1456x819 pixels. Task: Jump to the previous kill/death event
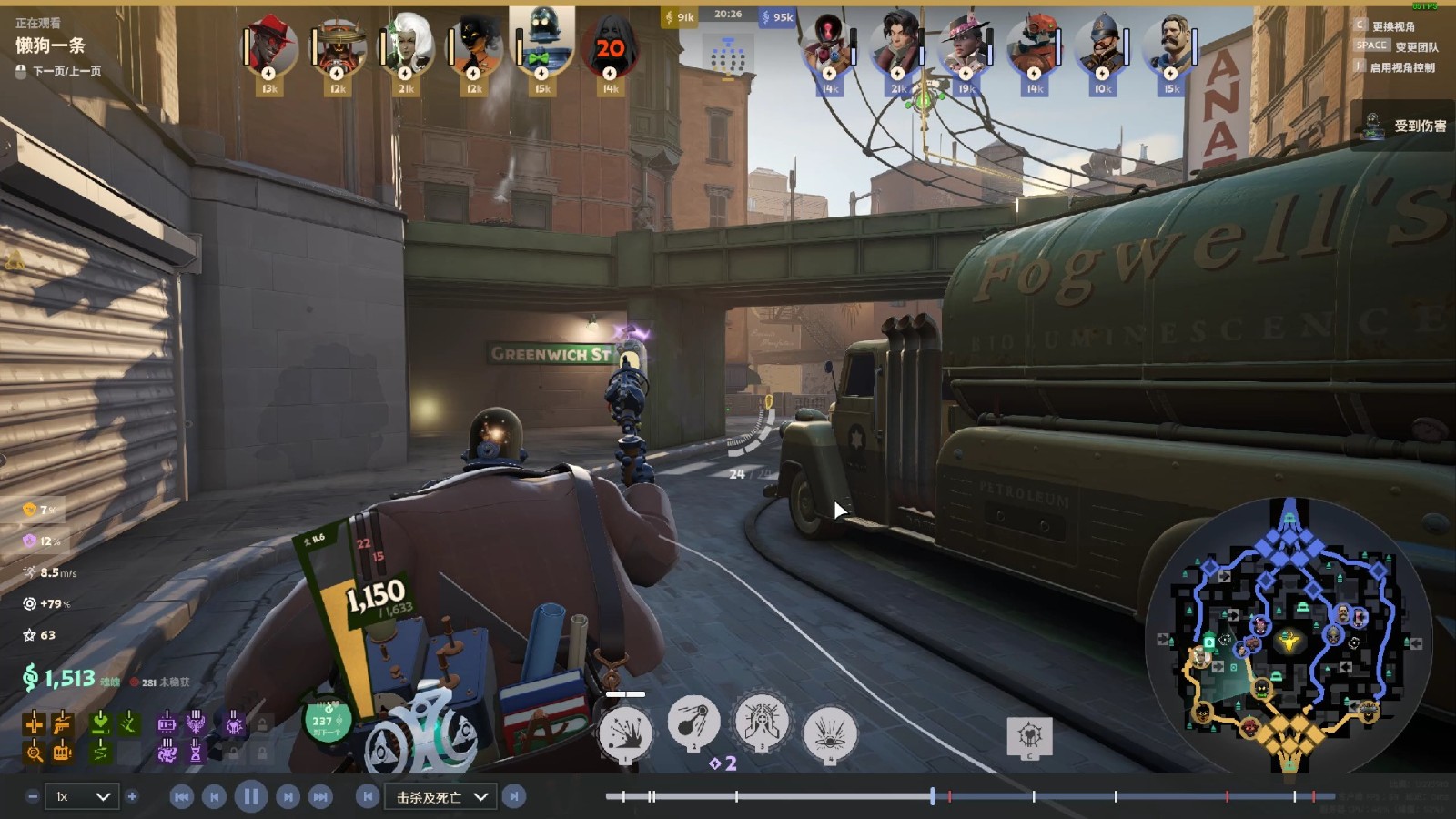pyautogui.click(x=368, y=797)
